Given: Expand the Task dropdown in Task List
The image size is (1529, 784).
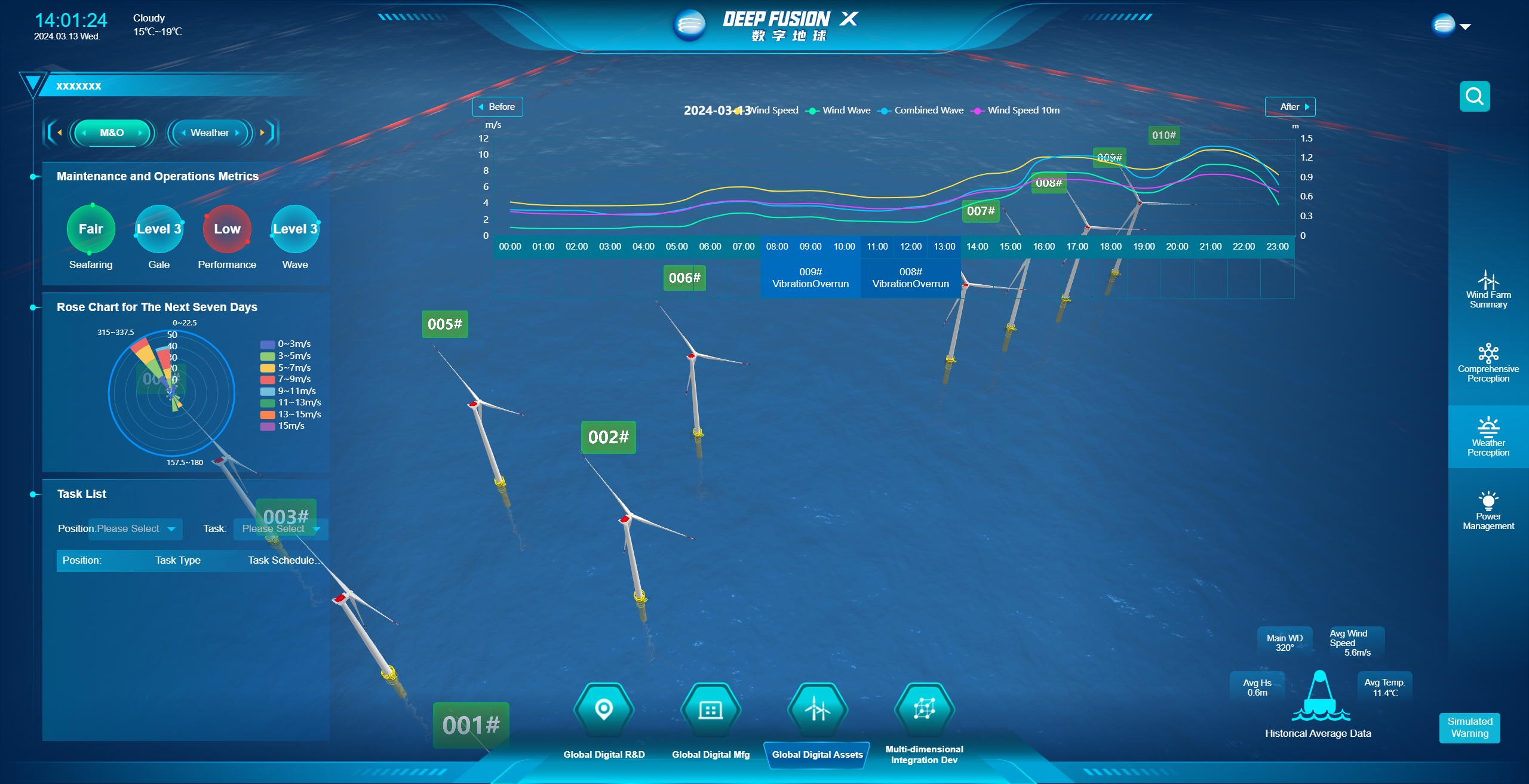Looking at the screenshot, I should (280, 529).
